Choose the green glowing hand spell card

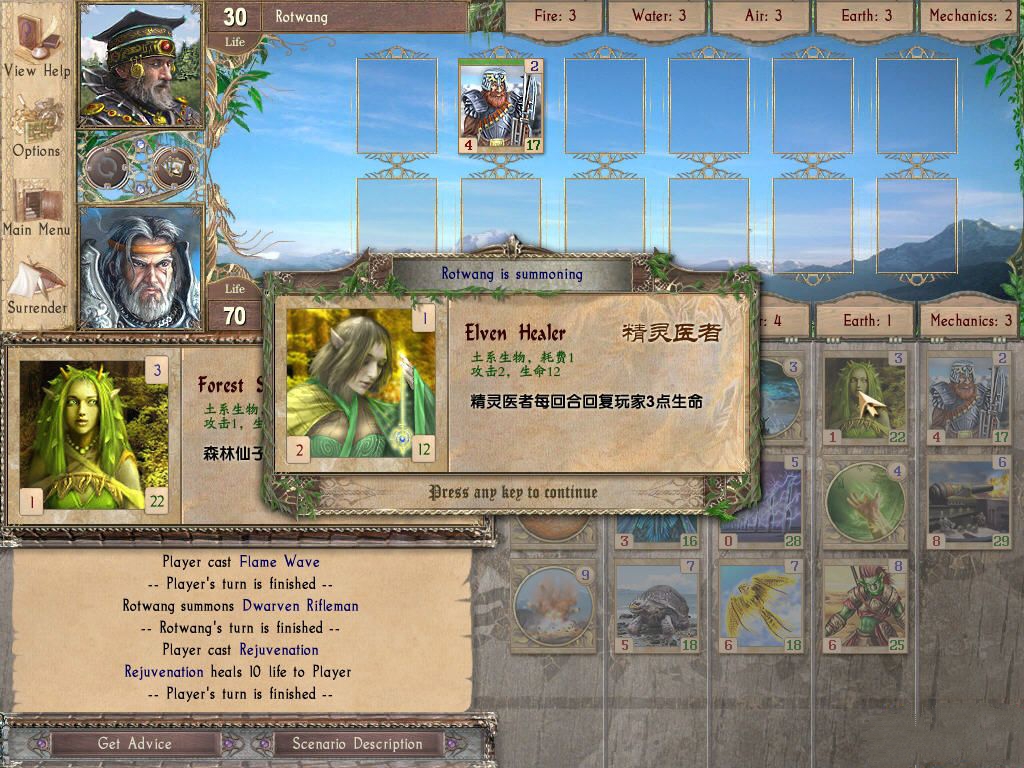click(864, 504)
